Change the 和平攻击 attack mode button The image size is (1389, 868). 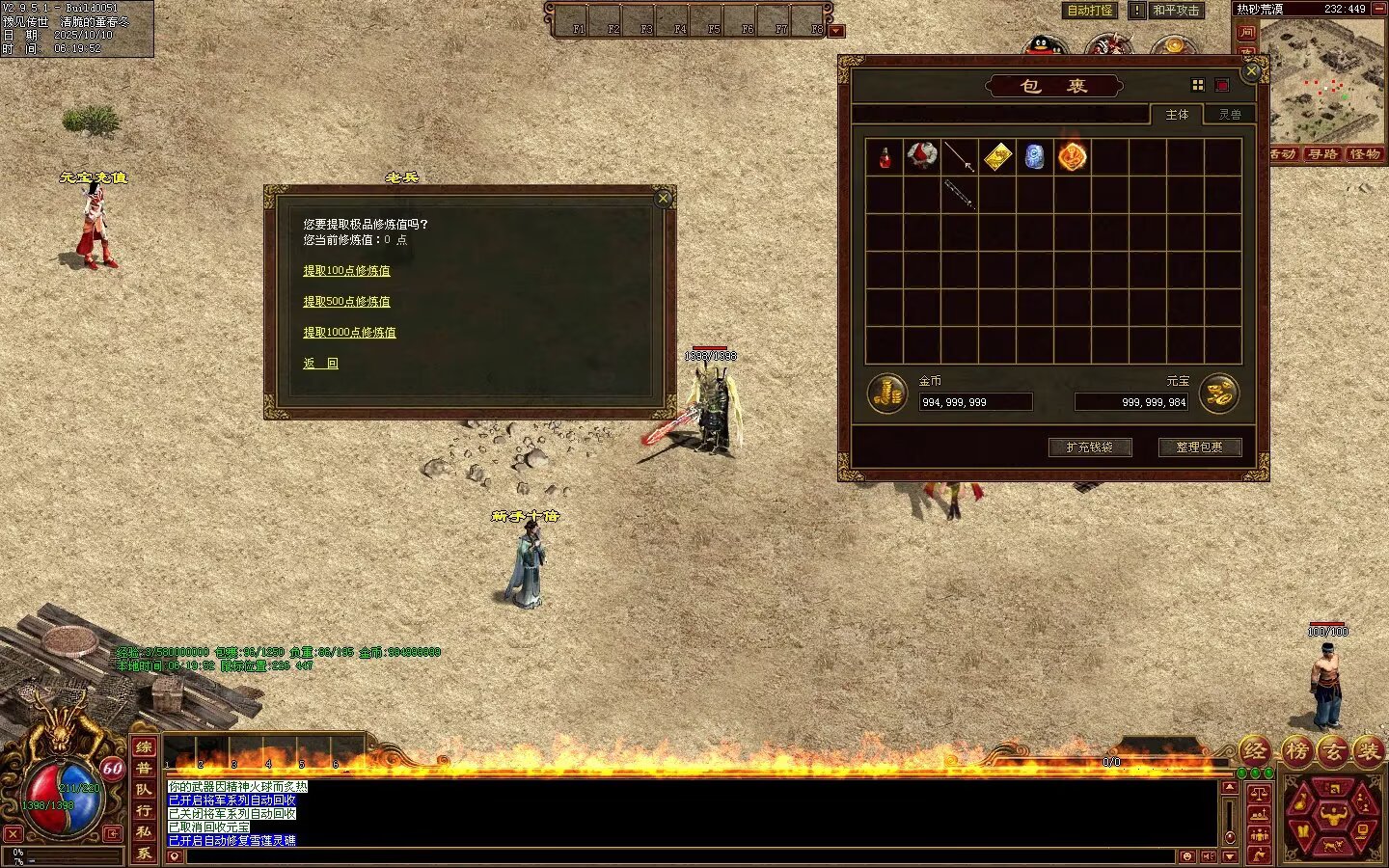click(1176, 11)
